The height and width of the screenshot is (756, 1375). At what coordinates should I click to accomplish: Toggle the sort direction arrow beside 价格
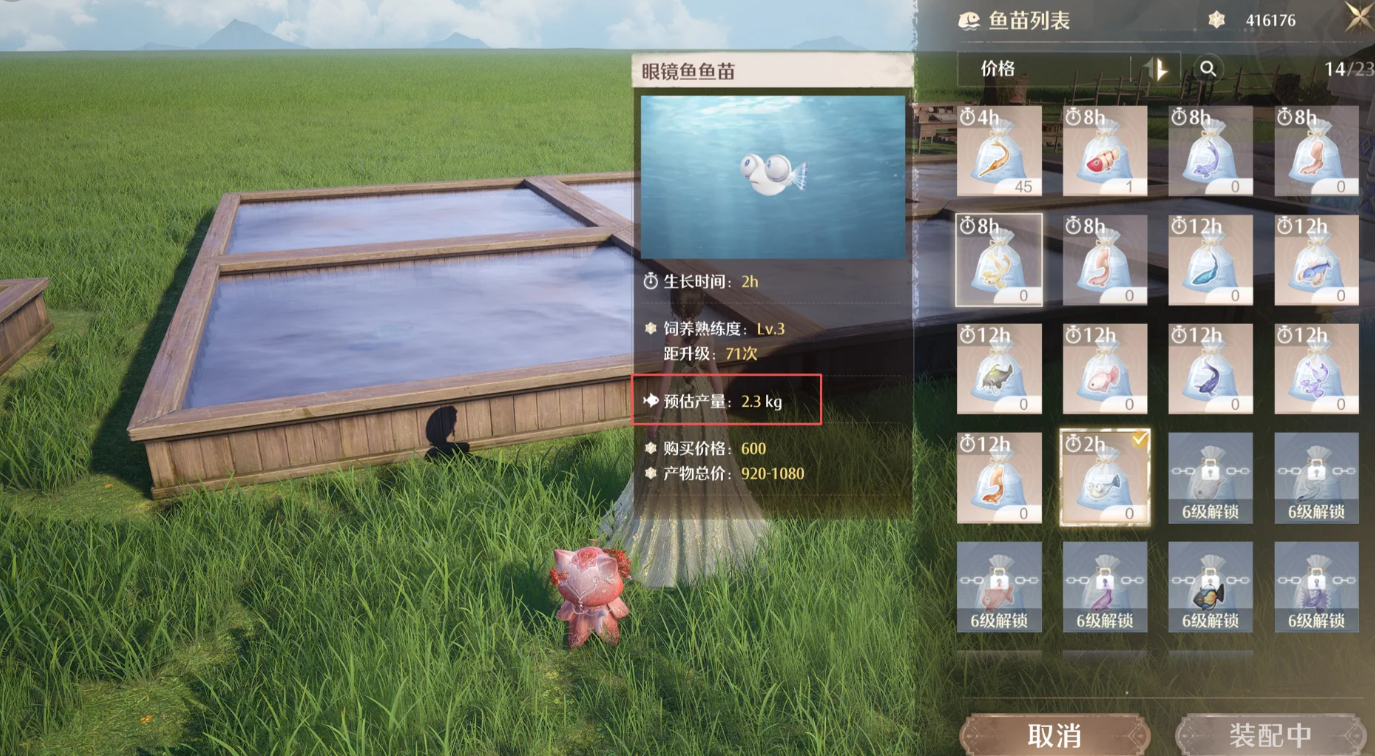coord(1157,69)
